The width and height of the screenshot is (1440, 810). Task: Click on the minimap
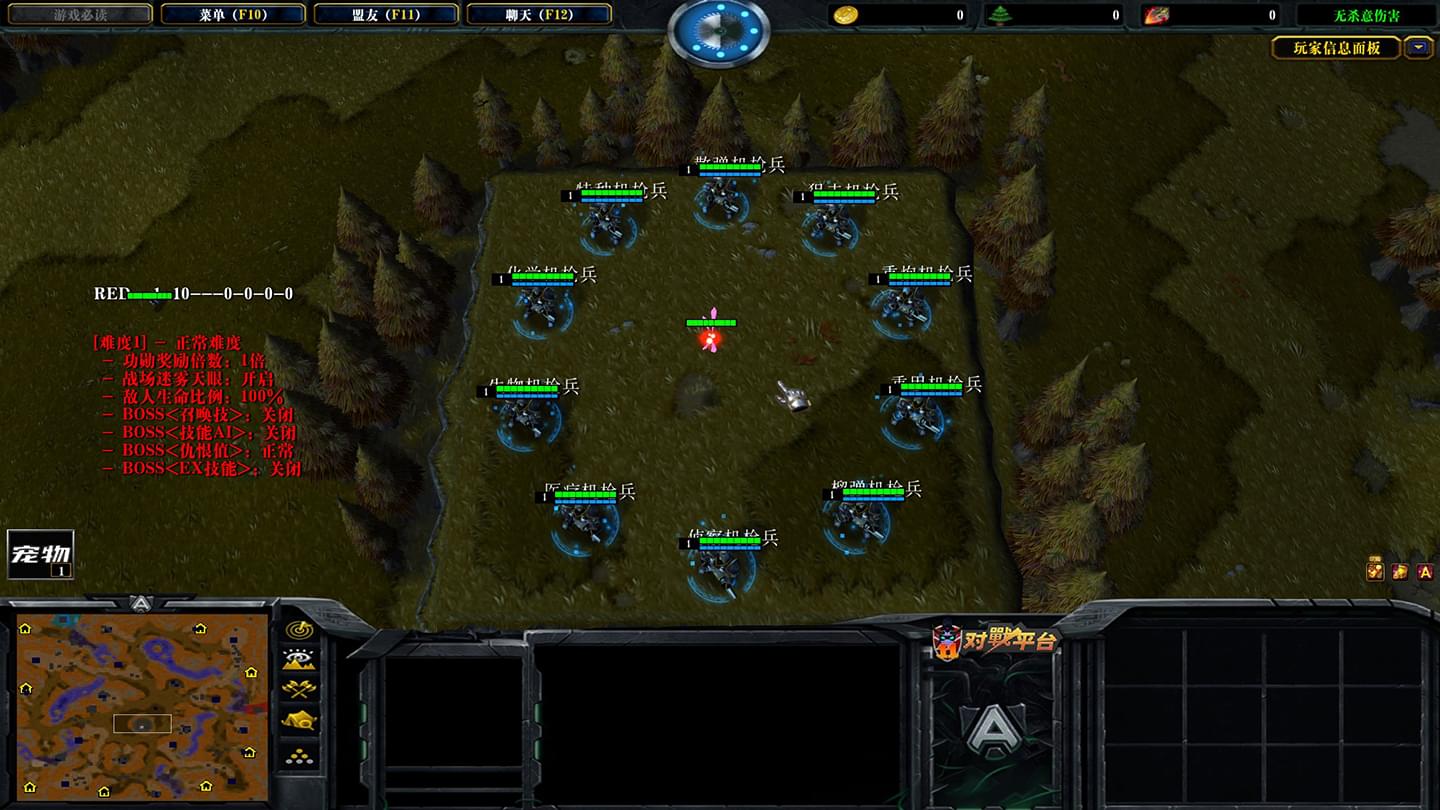142,707
